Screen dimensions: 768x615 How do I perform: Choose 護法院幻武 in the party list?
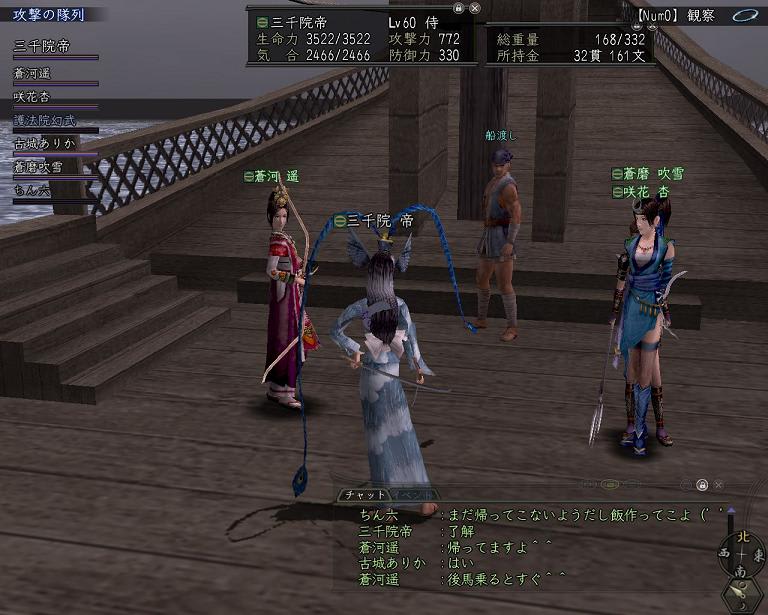(x=44, y=120)
